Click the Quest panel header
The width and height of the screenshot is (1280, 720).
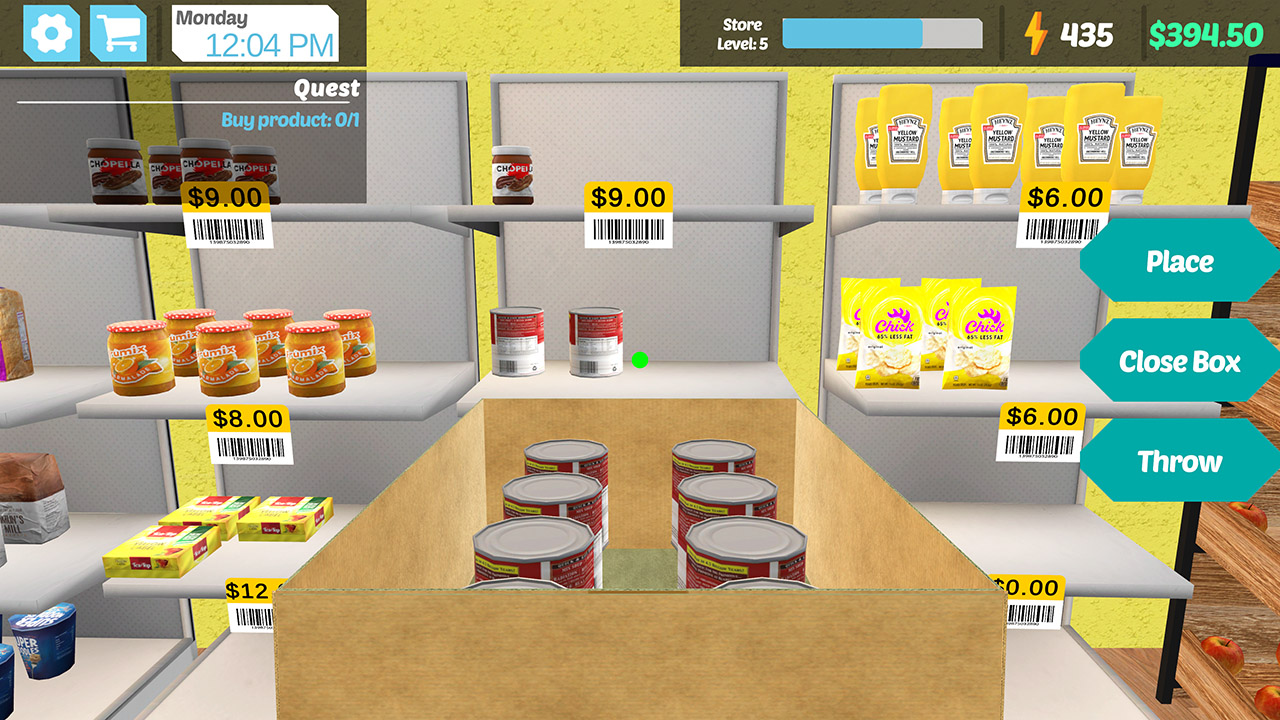coord(327,88)
